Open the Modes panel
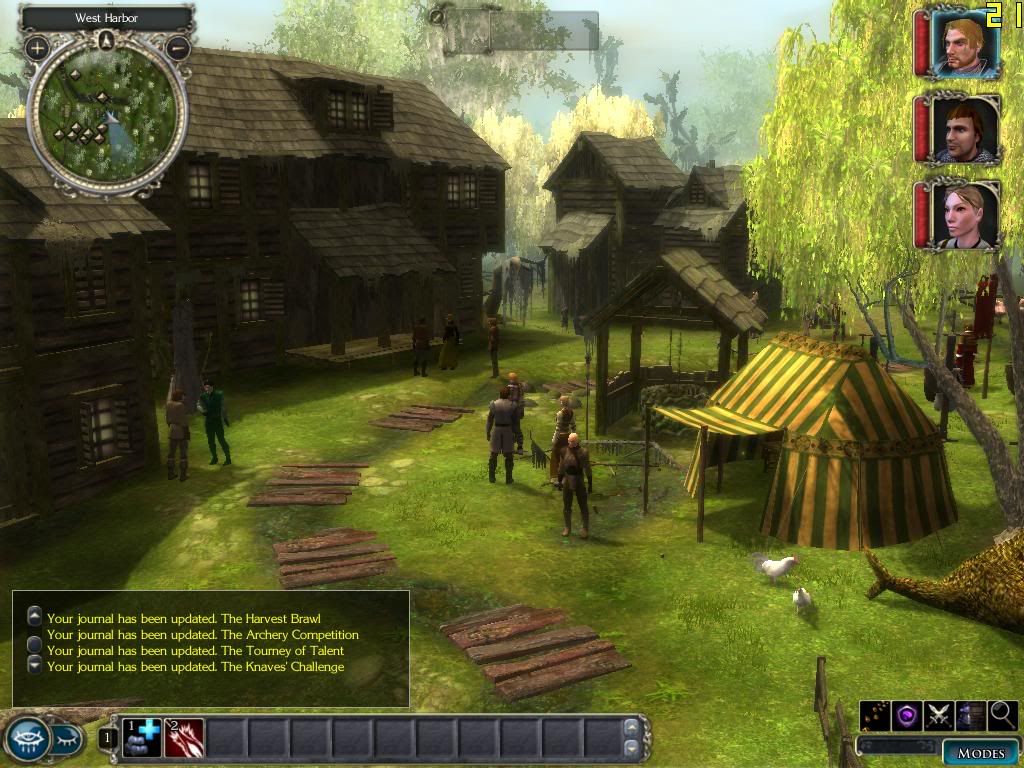The width and height of the screenshot is (1024, 768). (980, 753)
